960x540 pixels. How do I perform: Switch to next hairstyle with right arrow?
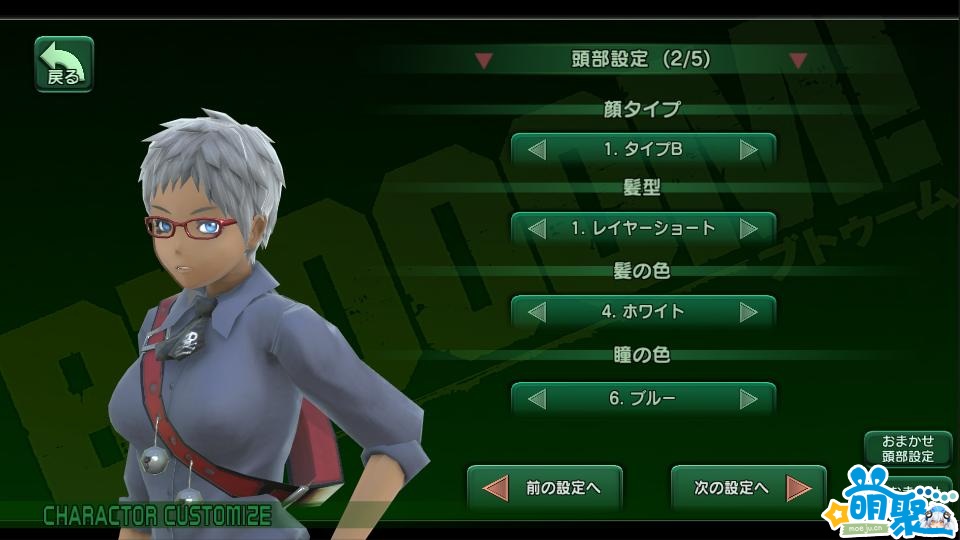tap(749, 229)
